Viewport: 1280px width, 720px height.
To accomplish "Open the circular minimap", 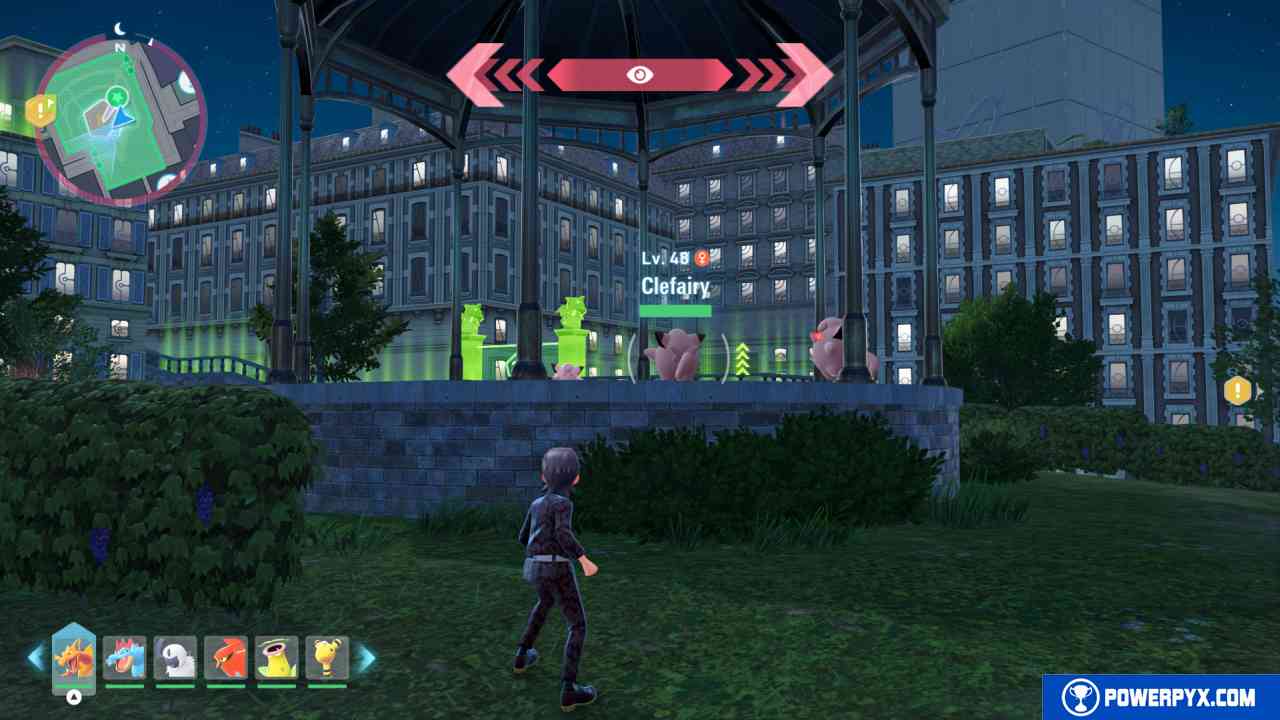I will tap(120, 118).
